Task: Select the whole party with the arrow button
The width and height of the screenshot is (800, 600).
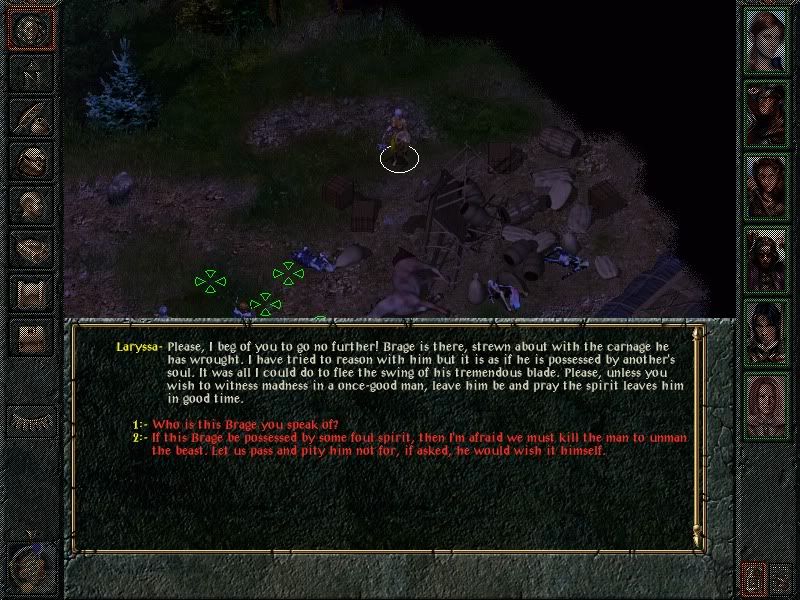Action: [x=781, y=577]
